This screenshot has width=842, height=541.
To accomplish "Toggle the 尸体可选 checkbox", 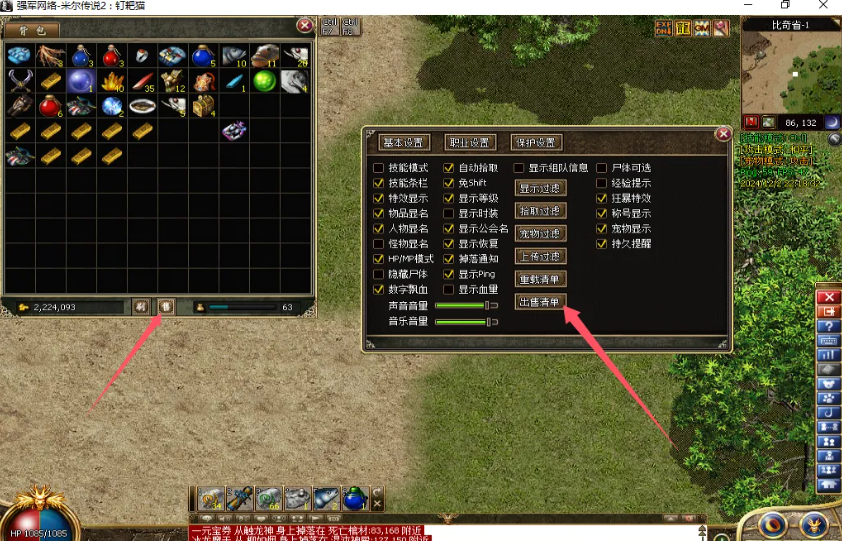I will click(602, 168).
